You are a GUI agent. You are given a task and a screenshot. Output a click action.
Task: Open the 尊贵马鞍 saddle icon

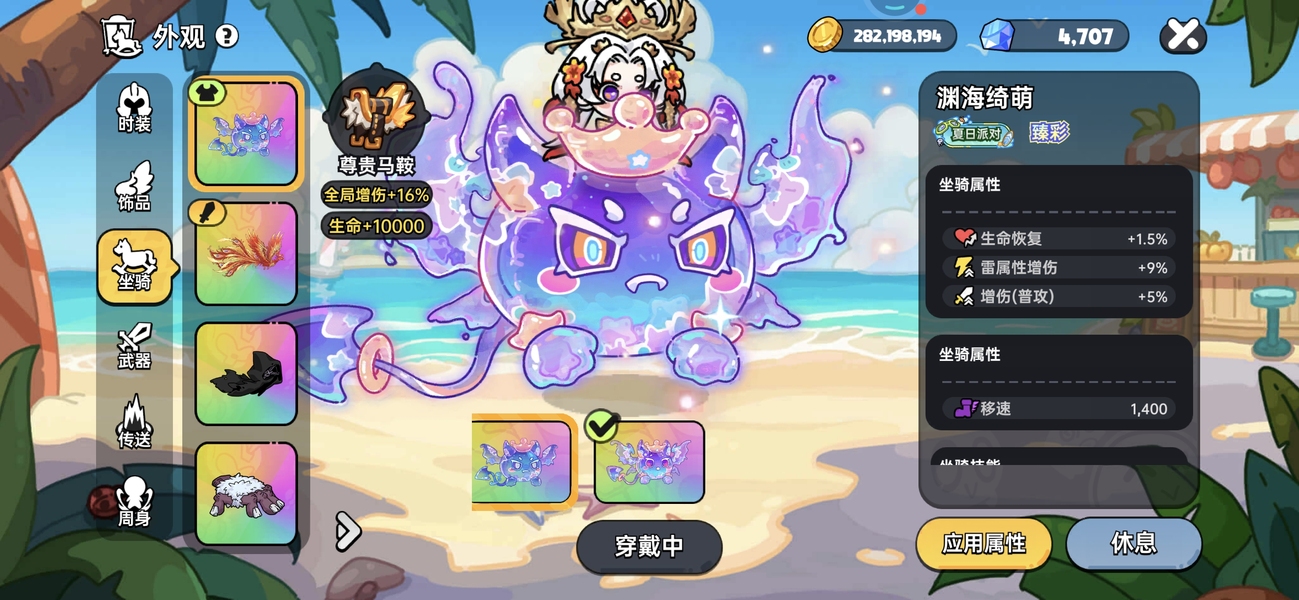tap(376, 112)
